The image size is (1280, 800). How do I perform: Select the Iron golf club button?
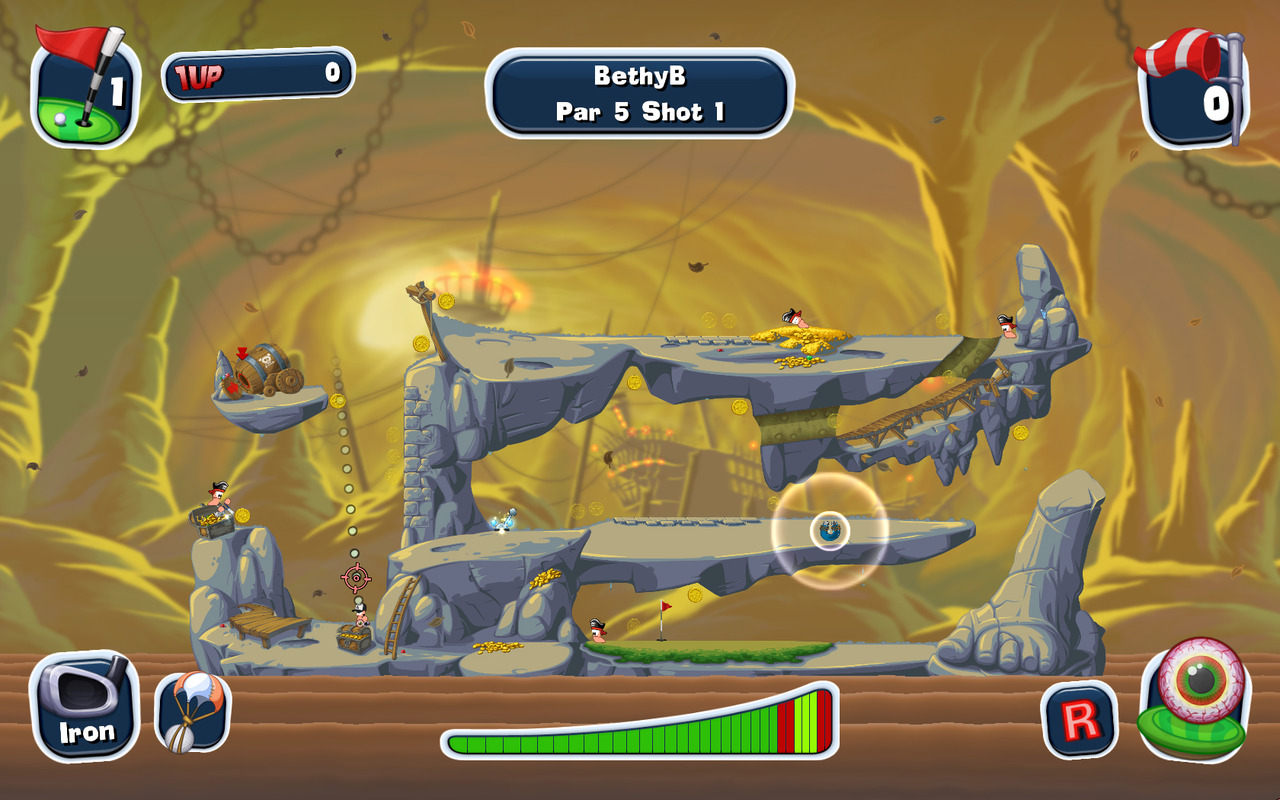86,706
